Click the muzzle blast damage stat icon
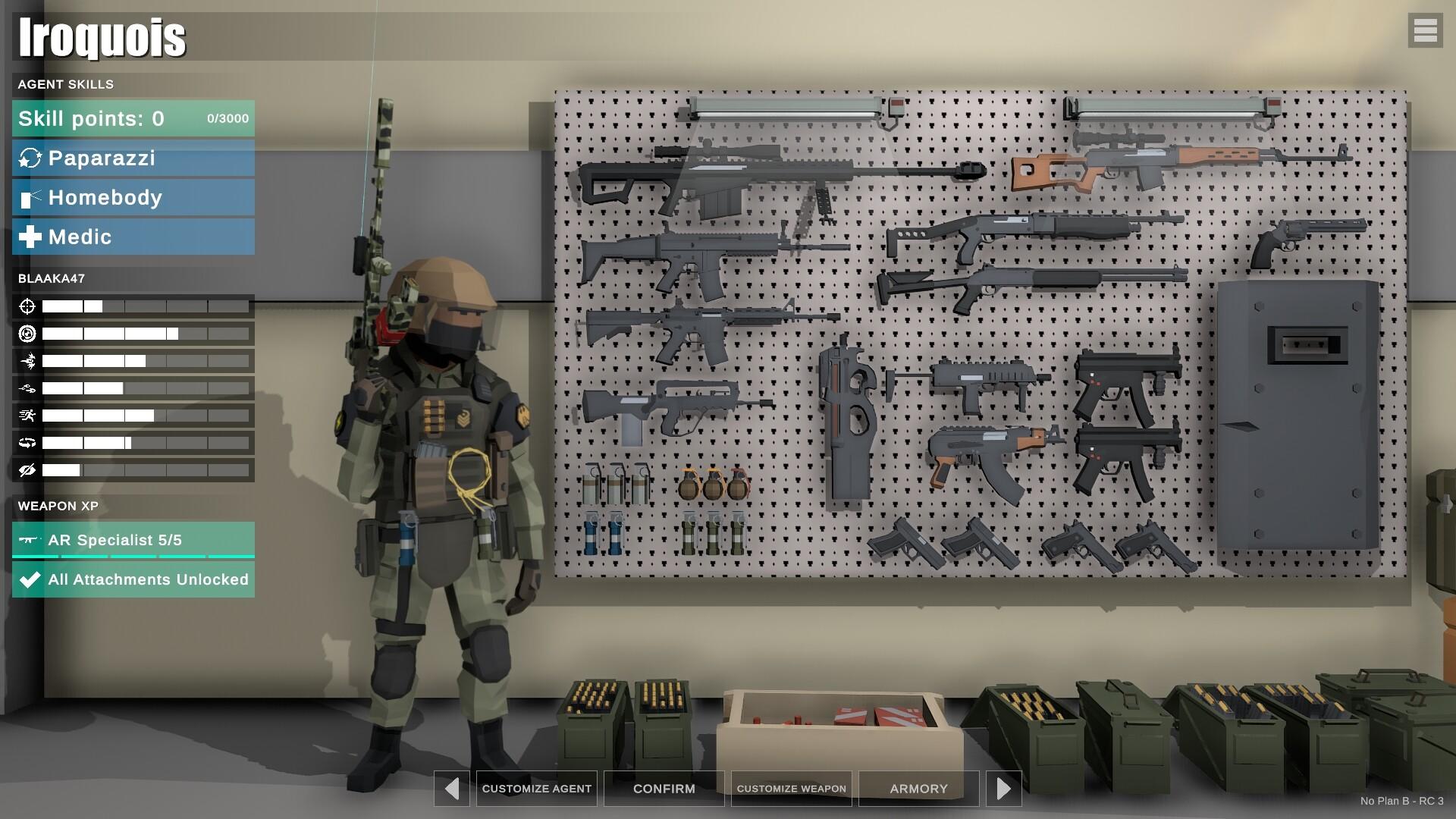Viewport: 1456px width, 819px height. [x=28, y=361]
